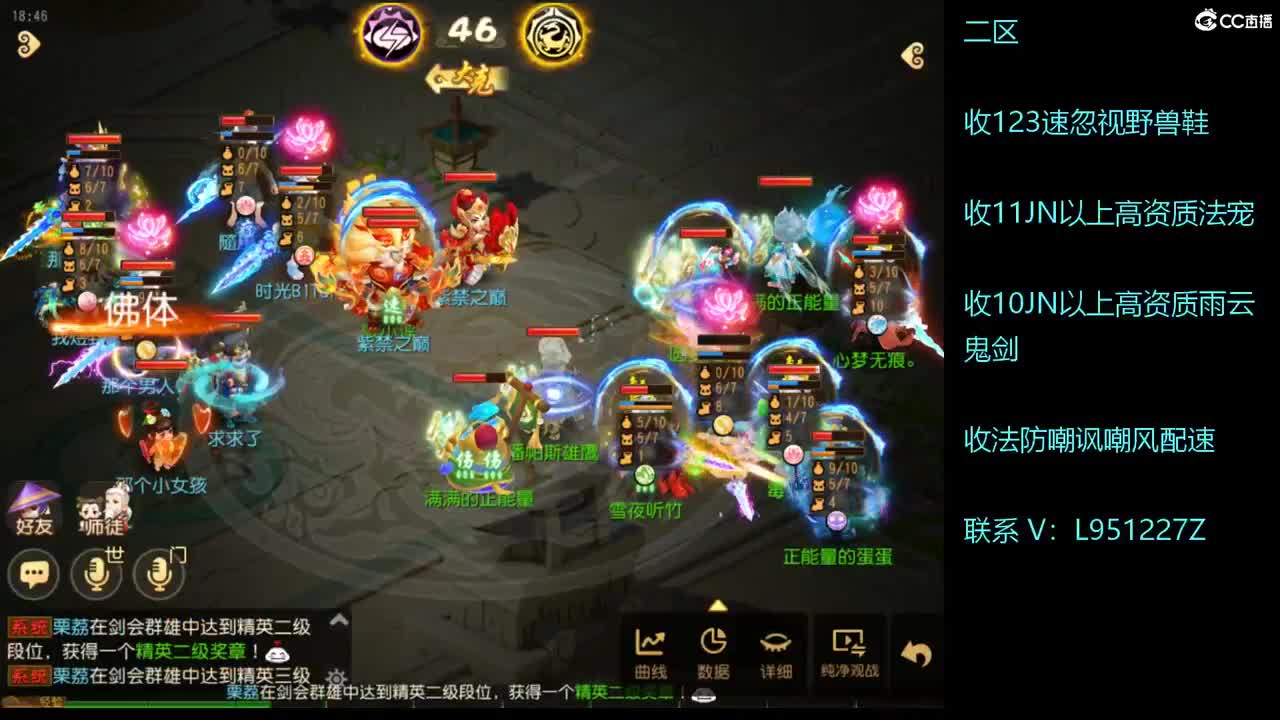
Task: Toggle the 世 world-channel microphone
Action: pos(98,574)
